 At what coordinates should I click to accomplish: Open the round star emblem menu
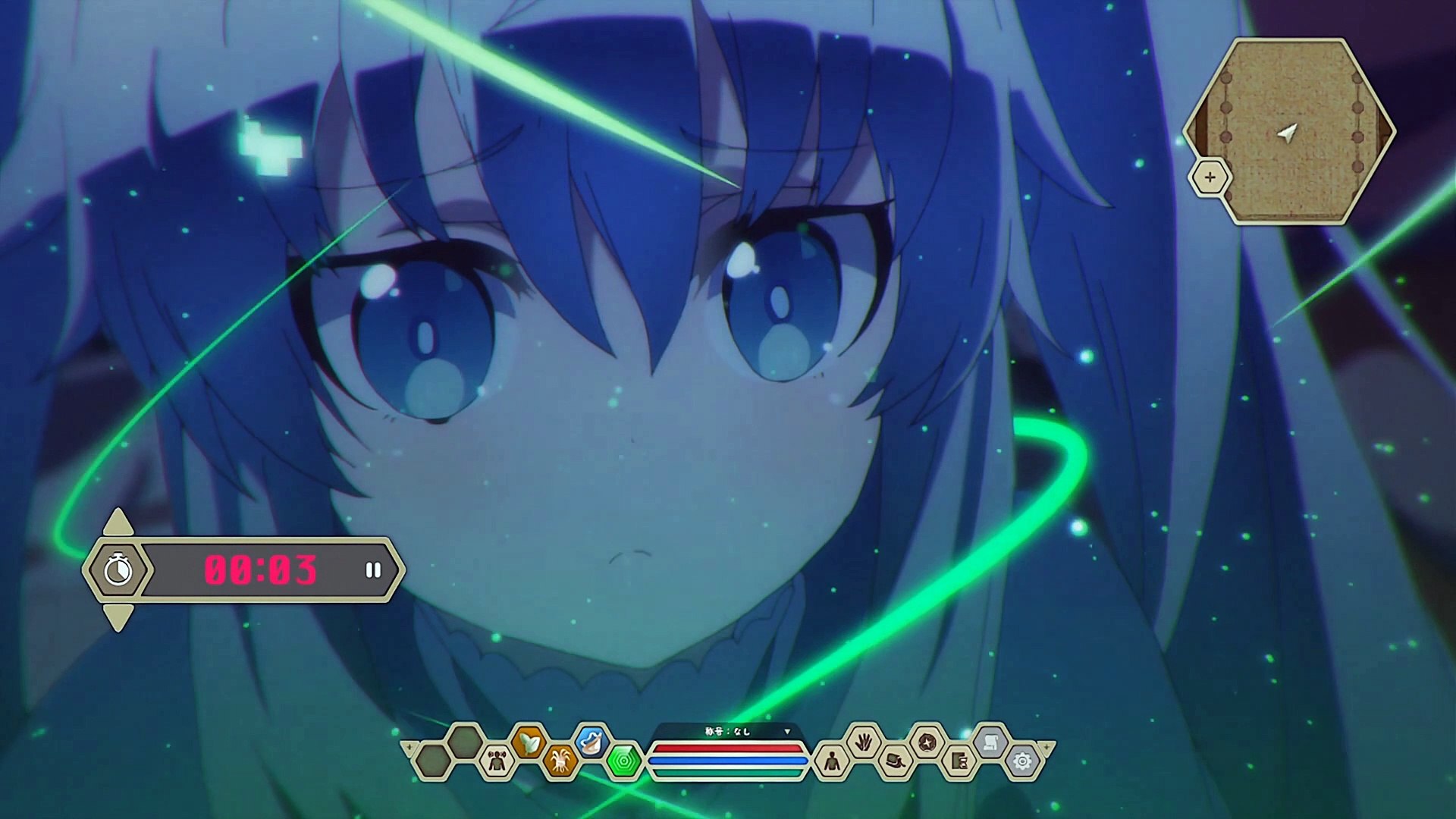point(927,741)
